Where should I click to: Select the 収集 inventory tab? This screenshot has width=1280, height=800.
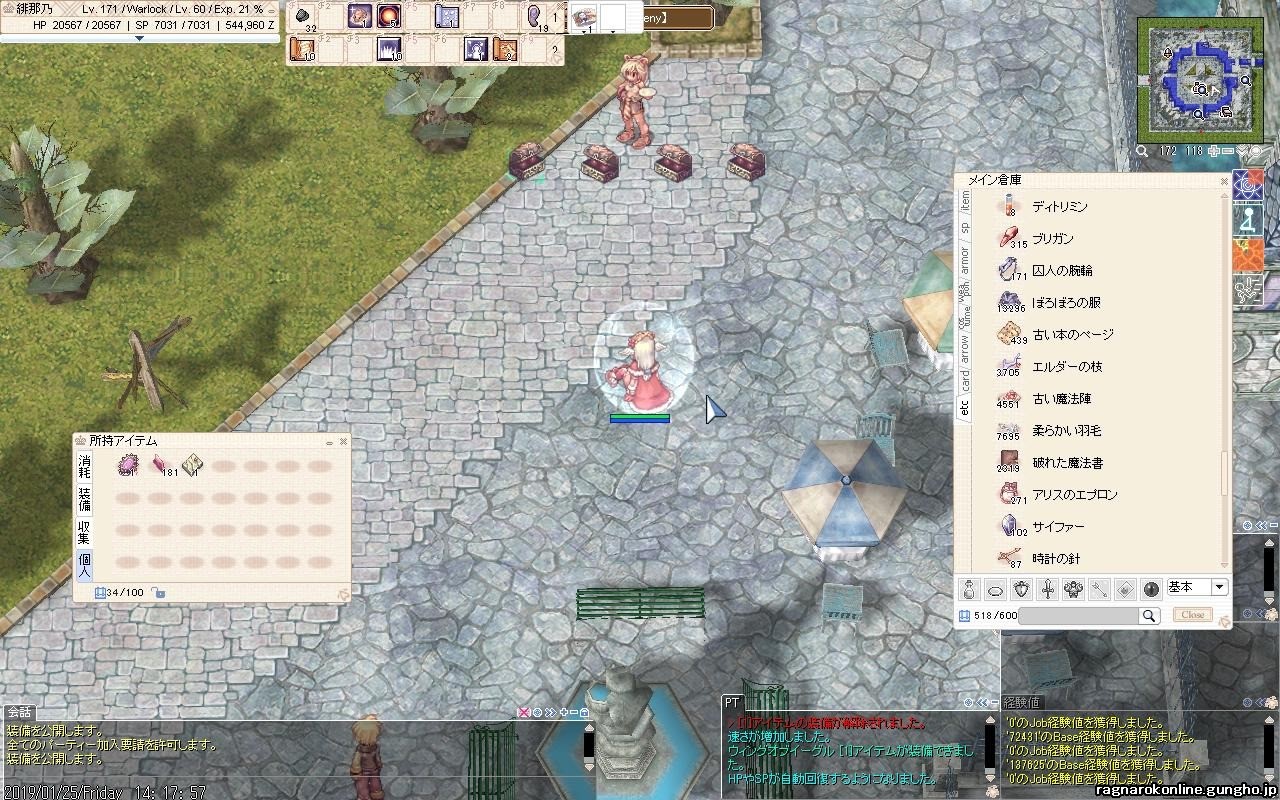[85, 531]
